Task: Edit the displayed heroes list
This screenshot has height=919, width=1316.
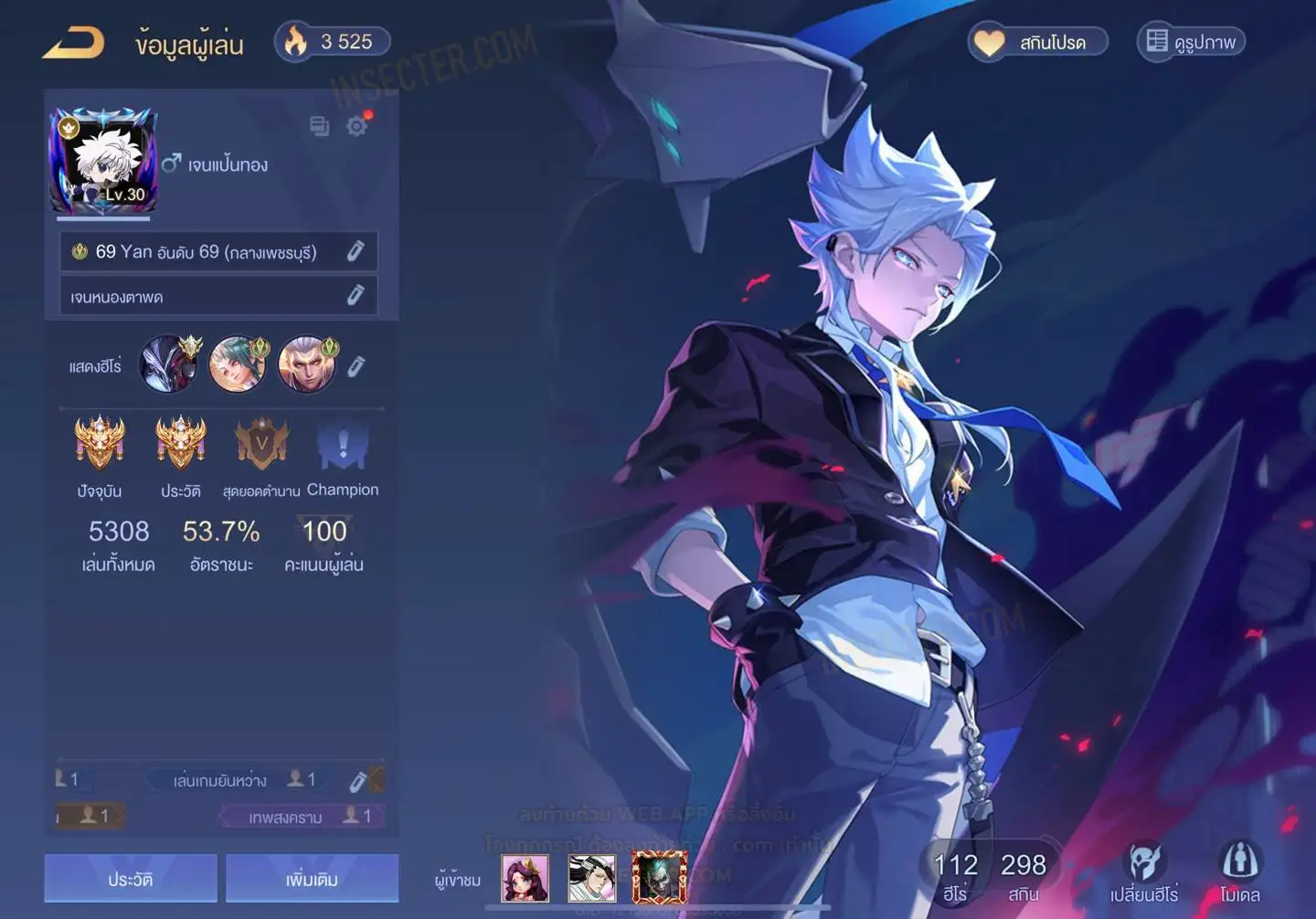Action: click(x=356, y=366)
